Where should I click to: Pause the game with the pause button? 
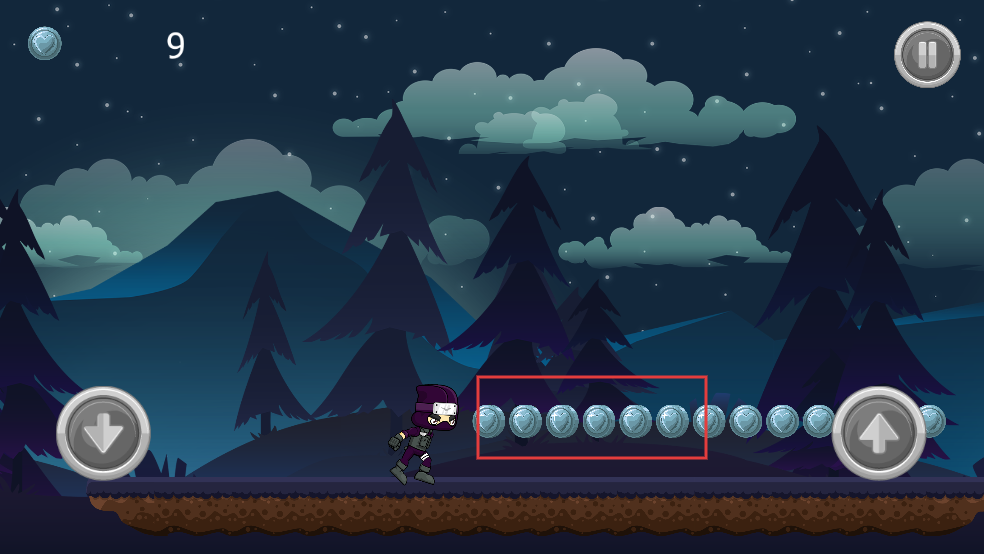tap(927, 54)
